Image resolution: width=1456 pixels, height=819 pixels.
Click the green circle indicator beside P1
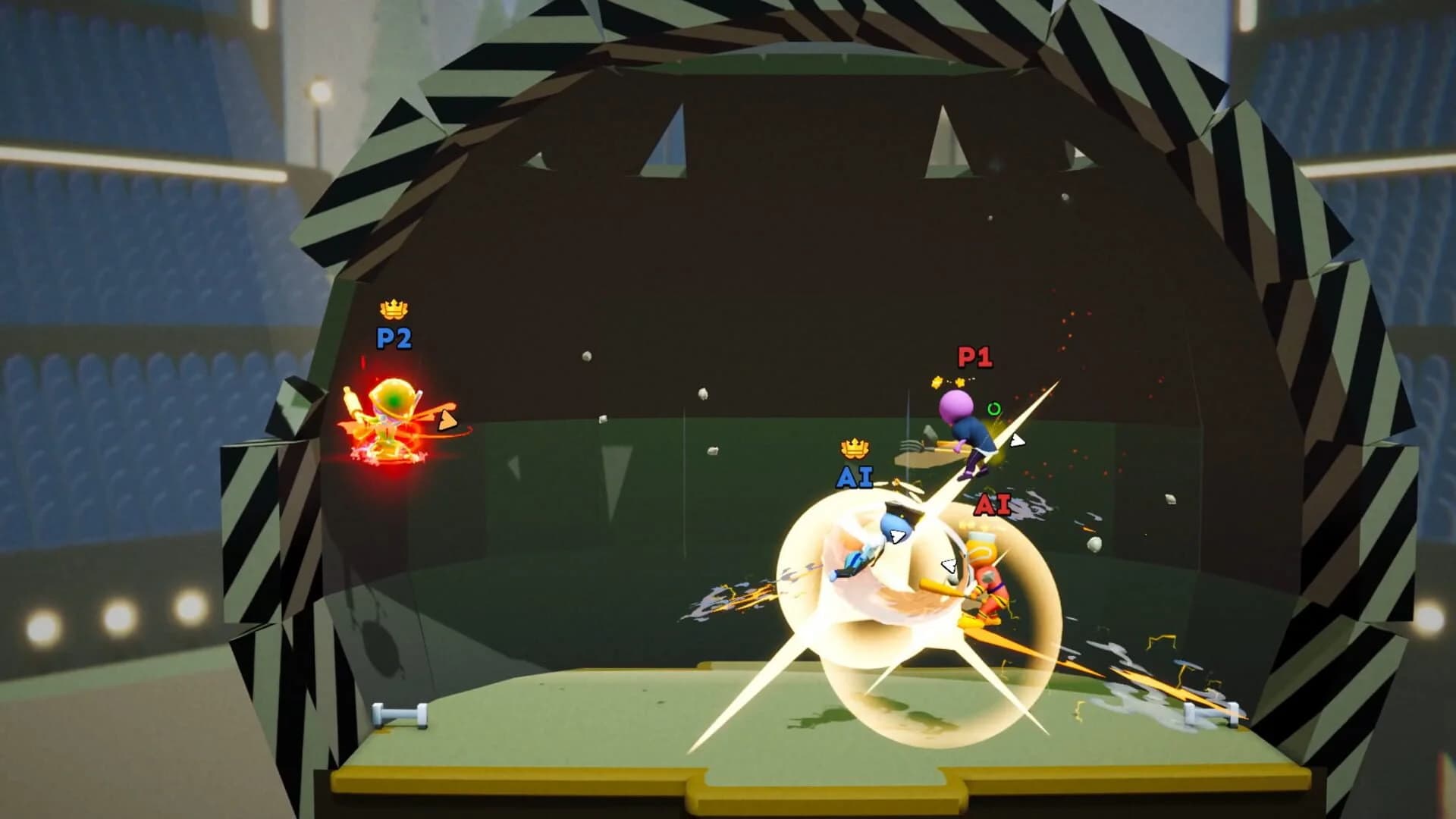click(x=993, y=407)
